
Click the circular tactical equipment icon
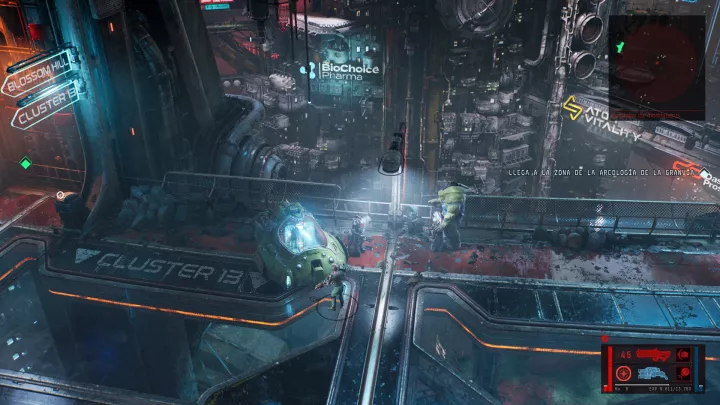coord(624,373)
